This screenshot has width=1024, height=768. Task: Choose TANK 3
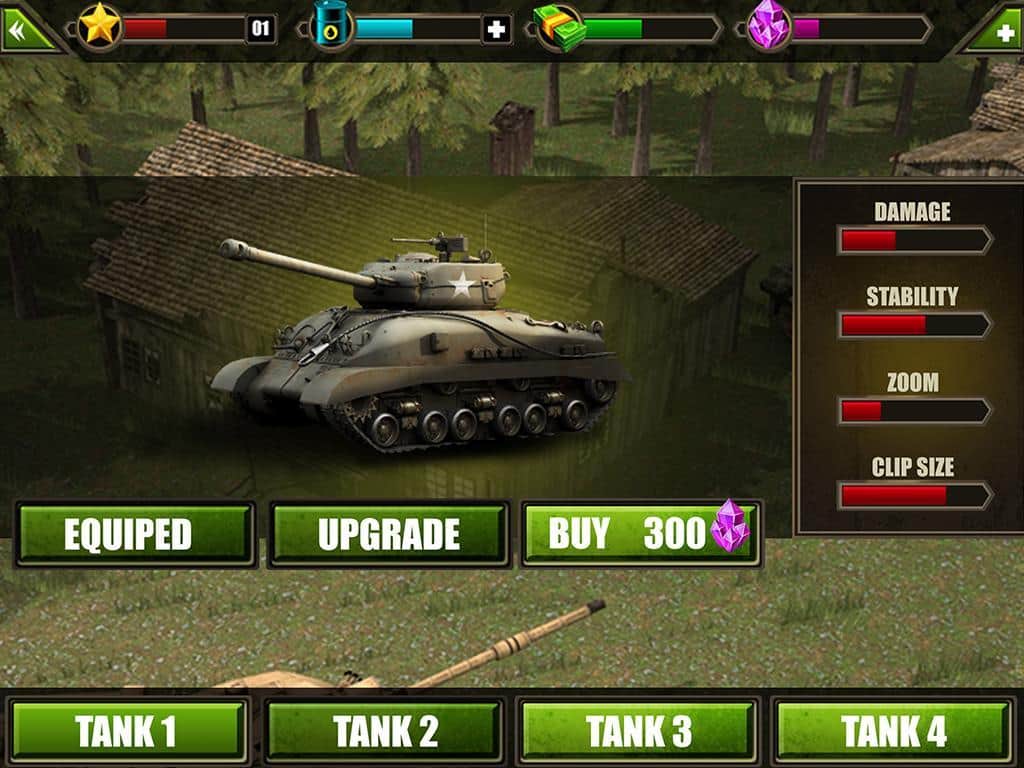tap(638, 731)
